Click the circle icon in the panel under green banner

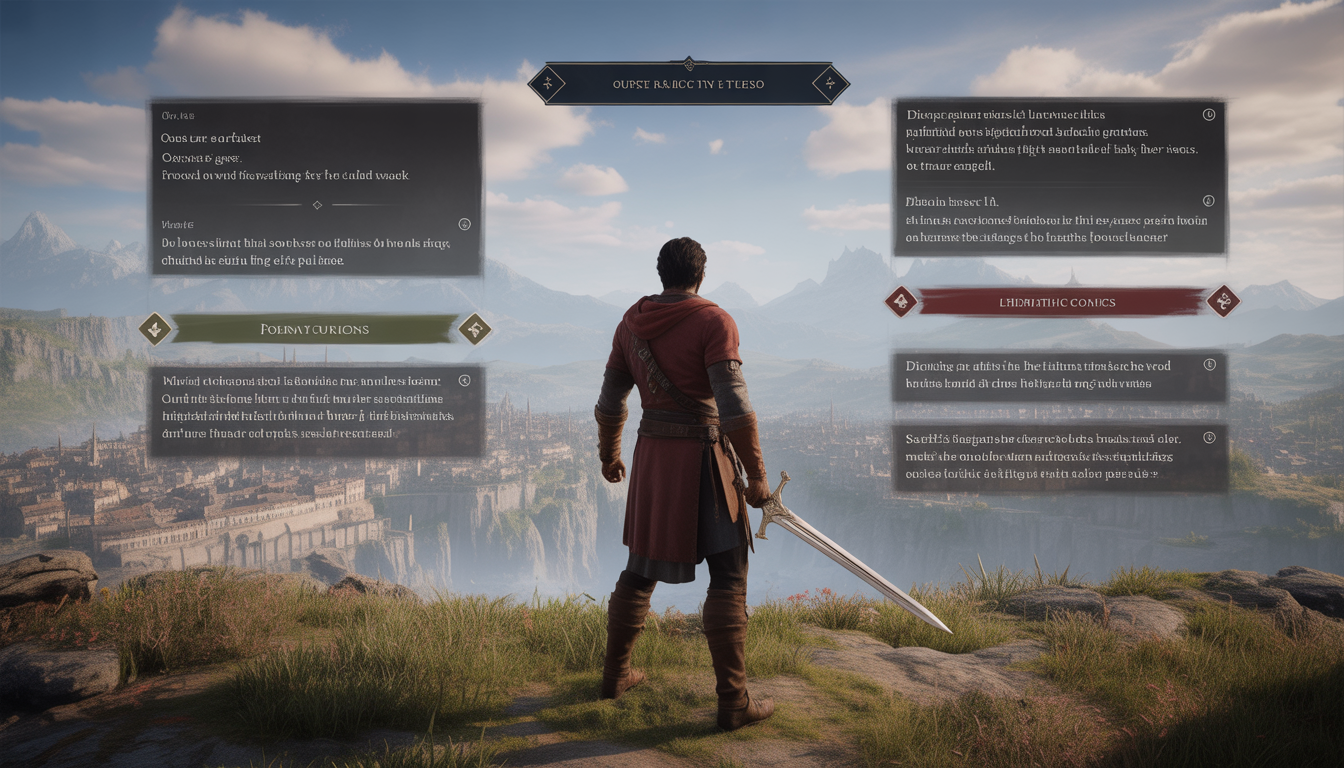pyautogui.click(x=463, y=380)
